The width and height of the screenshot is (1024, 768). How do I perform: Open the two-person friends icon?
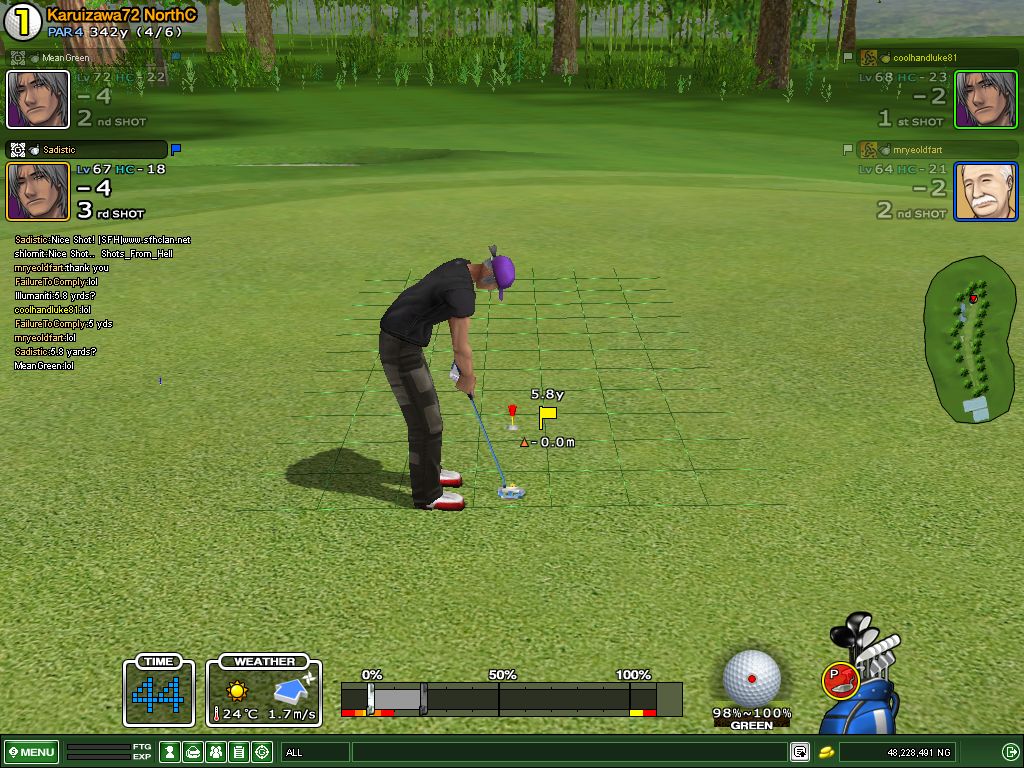pyautogui.click(x=216, y=752)
